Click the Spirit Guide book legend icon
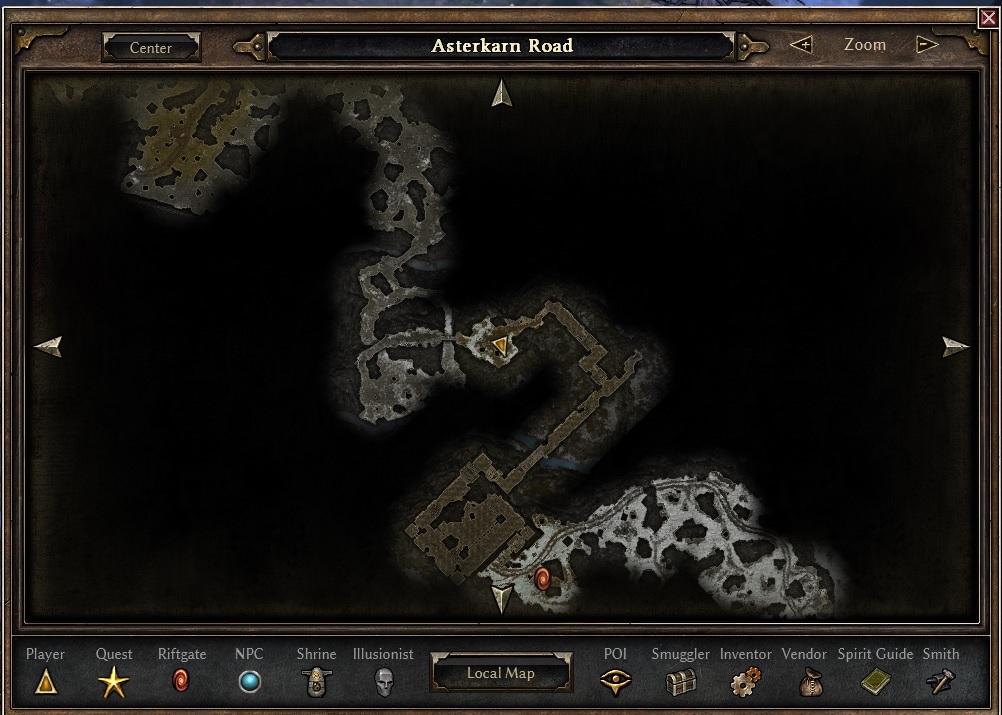Viewport: 1002px width, 715px height. coord(875,683)
